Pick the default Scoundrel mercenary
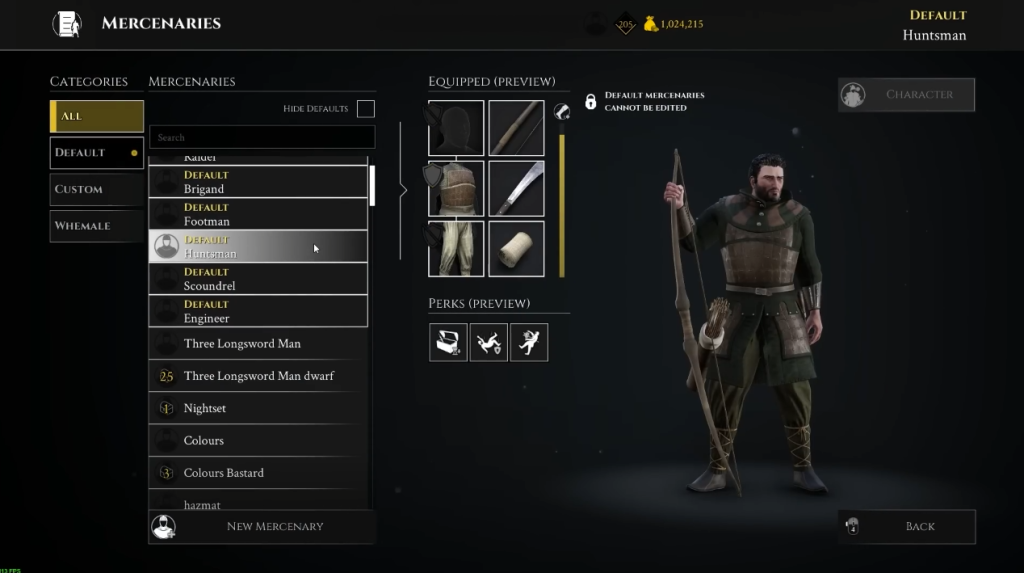Image resolution: width=1024 pixels, height=573 pixels. pyautogui.click(x=258, y=279)
